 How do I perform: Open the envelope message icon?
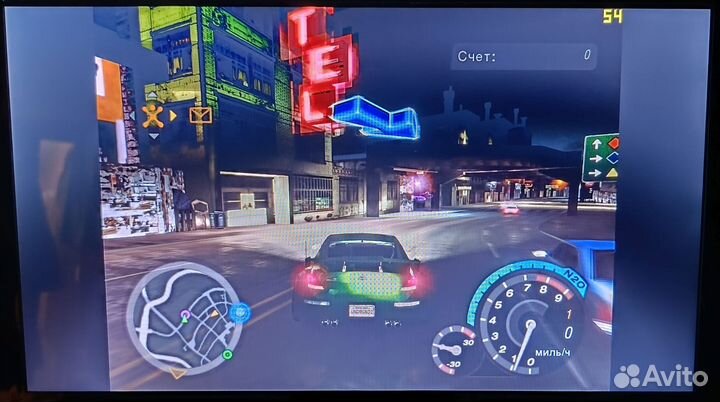(x=200, y=115)
